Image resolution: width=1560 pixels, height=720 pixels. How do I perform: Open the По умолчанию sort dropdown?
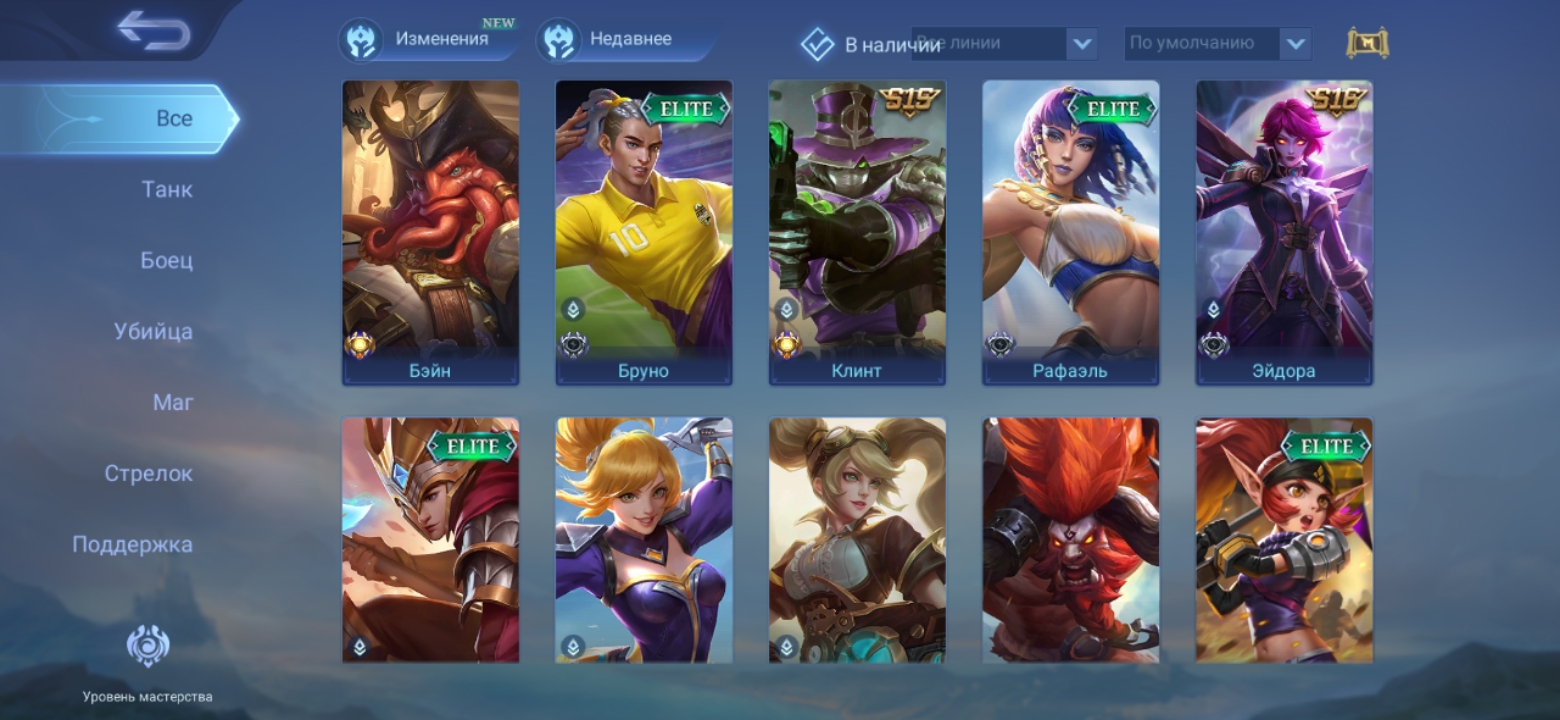tap(1217, 44)
